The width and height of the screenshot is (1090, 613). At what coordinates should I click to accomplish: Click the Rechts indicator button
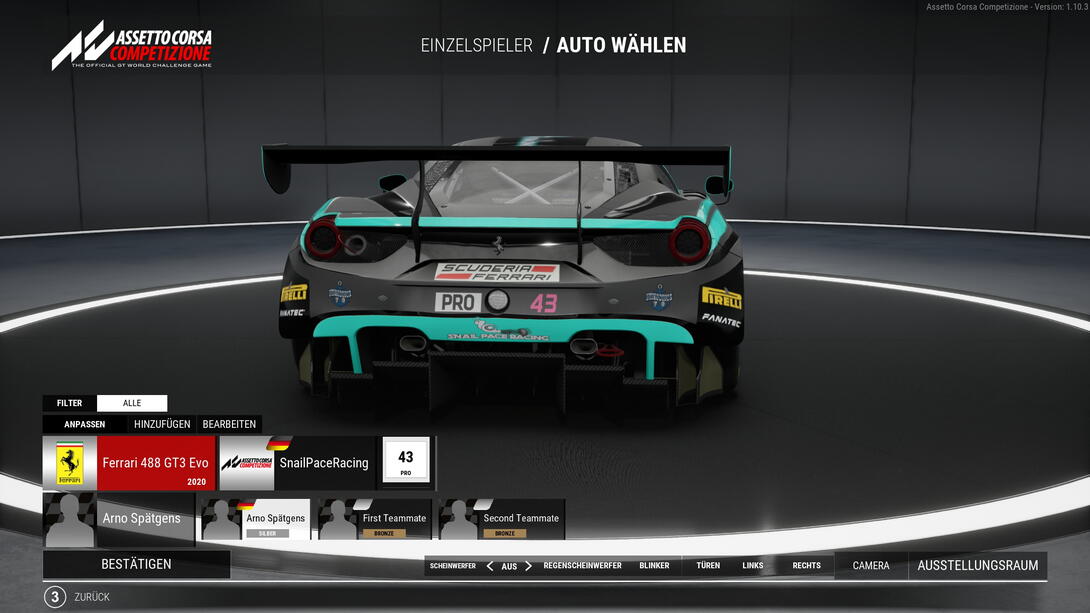pyautogui.click(x=806, y=566)
